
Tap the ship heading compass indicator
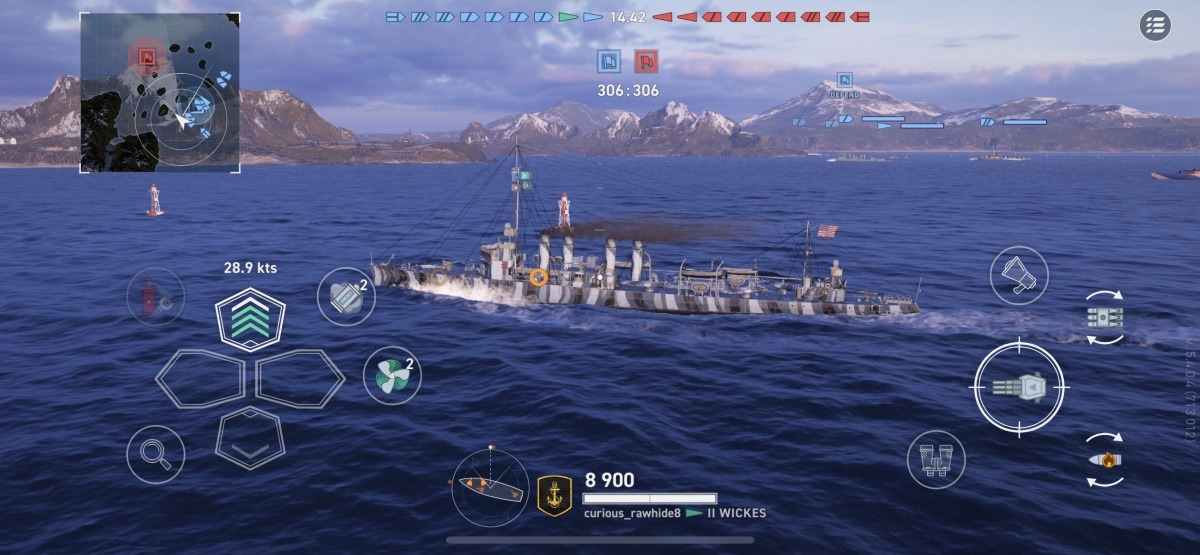tap(490, 487)
